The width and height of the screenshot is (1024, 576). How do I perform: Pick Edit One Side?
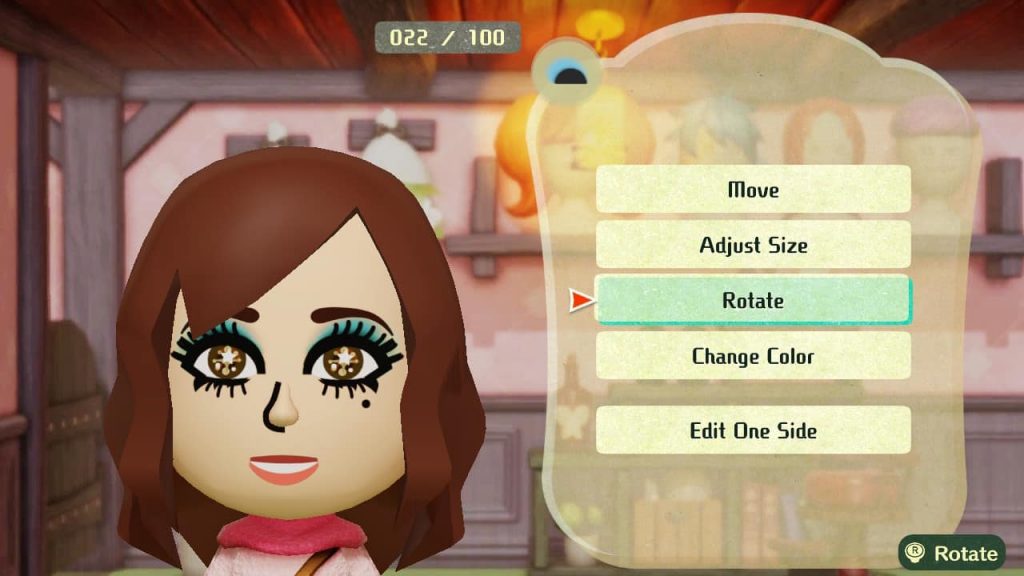click(753, 431)
